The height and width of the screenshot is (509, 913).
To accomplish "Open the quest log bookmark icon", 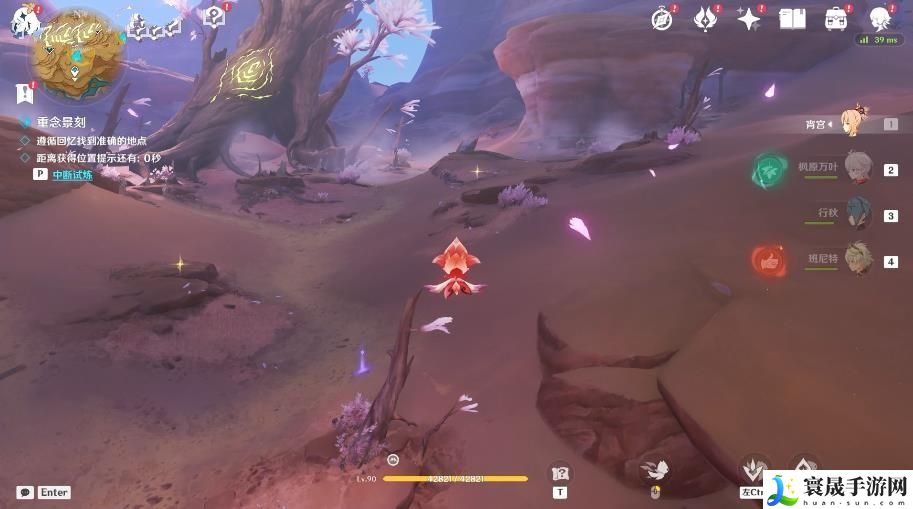I will [x=24, y=94].
